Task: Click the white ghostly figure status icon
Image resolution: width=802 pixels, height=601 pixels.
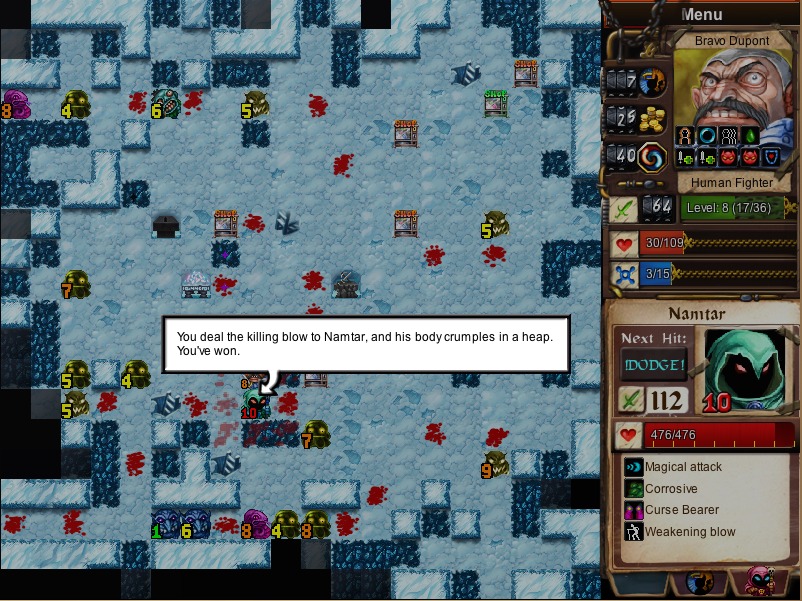Action: coord(729,136)
